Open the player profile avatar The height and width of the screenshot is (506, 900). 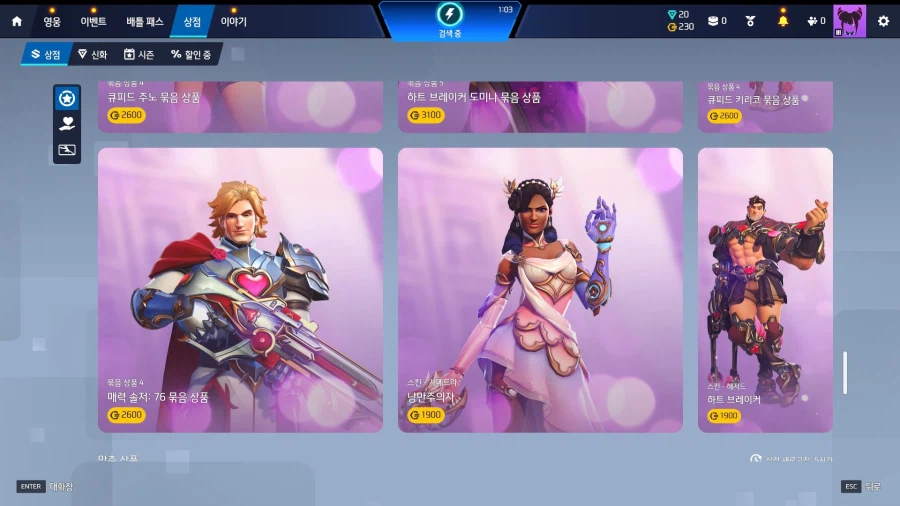[x=849, y=21]
